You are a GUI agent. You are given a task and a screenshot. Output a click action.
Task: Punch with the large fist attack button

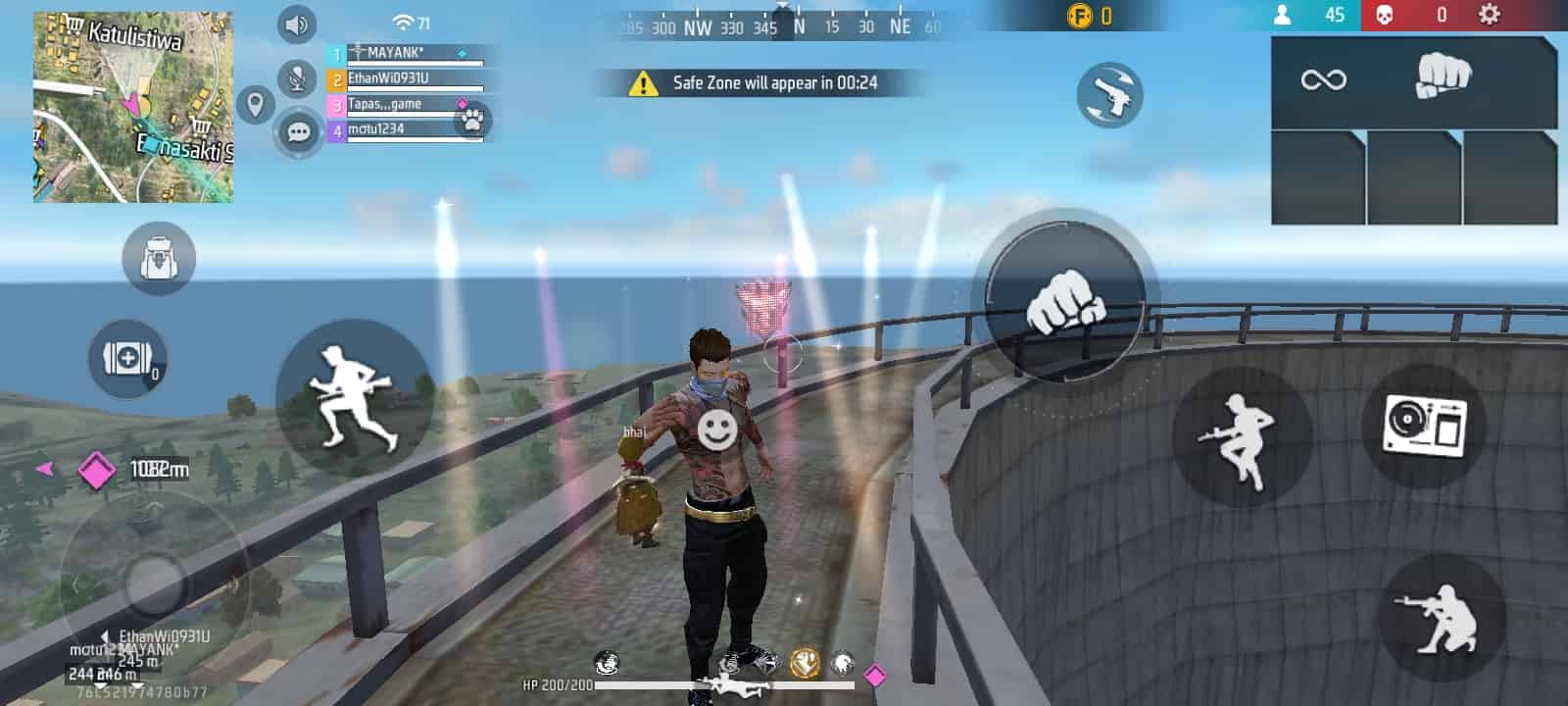1064,298
